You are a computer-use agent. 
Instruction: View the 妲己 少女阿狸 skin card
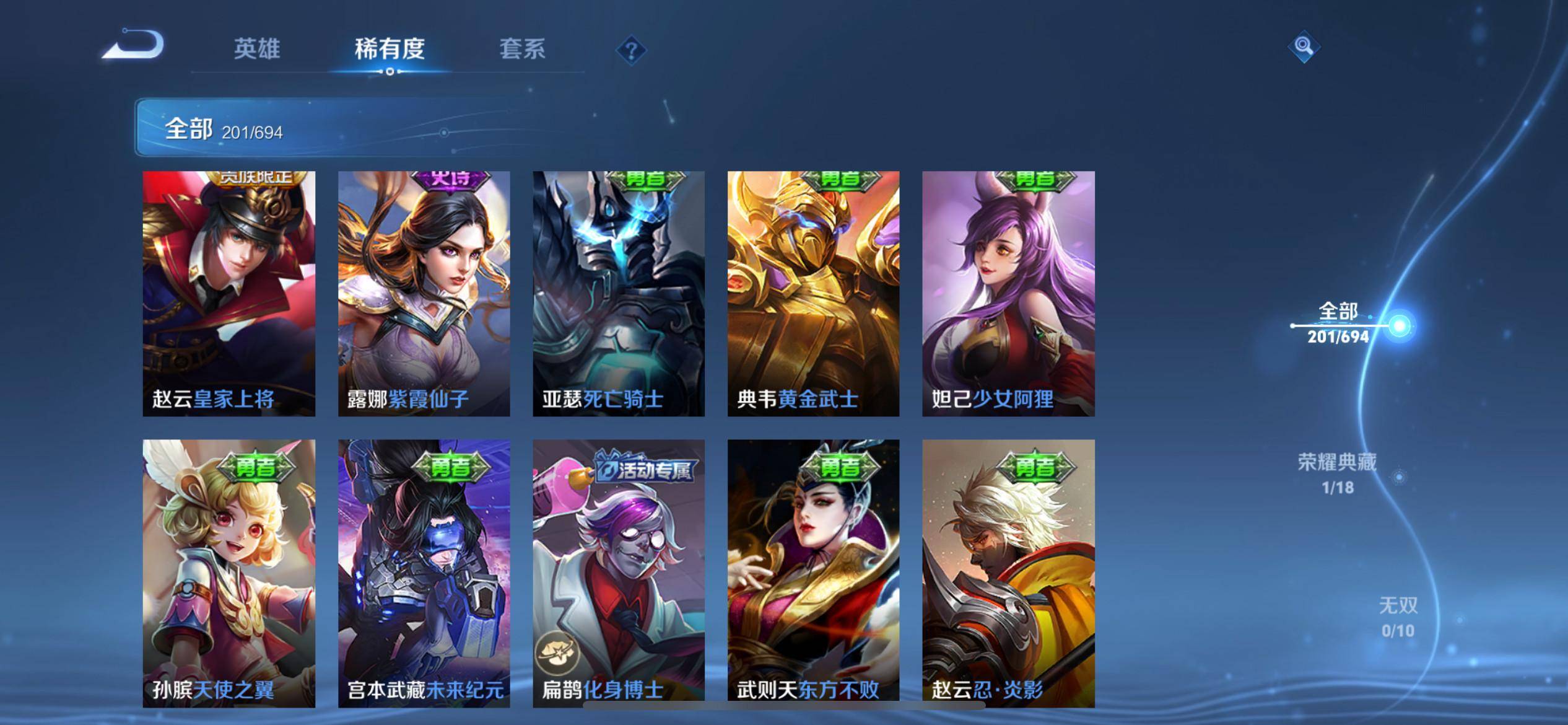point(1008,294)
